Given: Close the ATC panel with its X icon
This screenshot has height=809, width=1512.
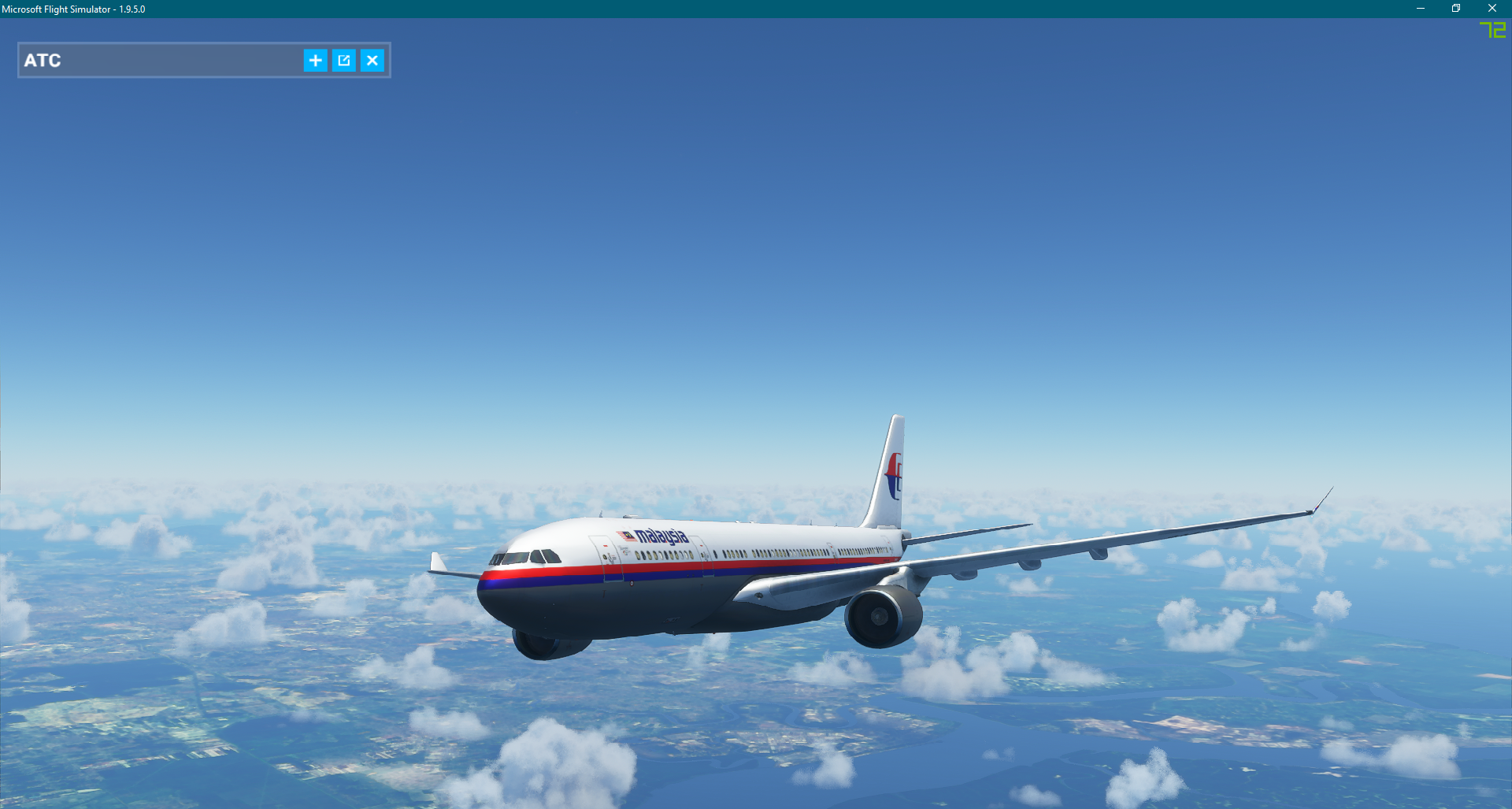Looking at the screenshot, I should pos(372,60).
